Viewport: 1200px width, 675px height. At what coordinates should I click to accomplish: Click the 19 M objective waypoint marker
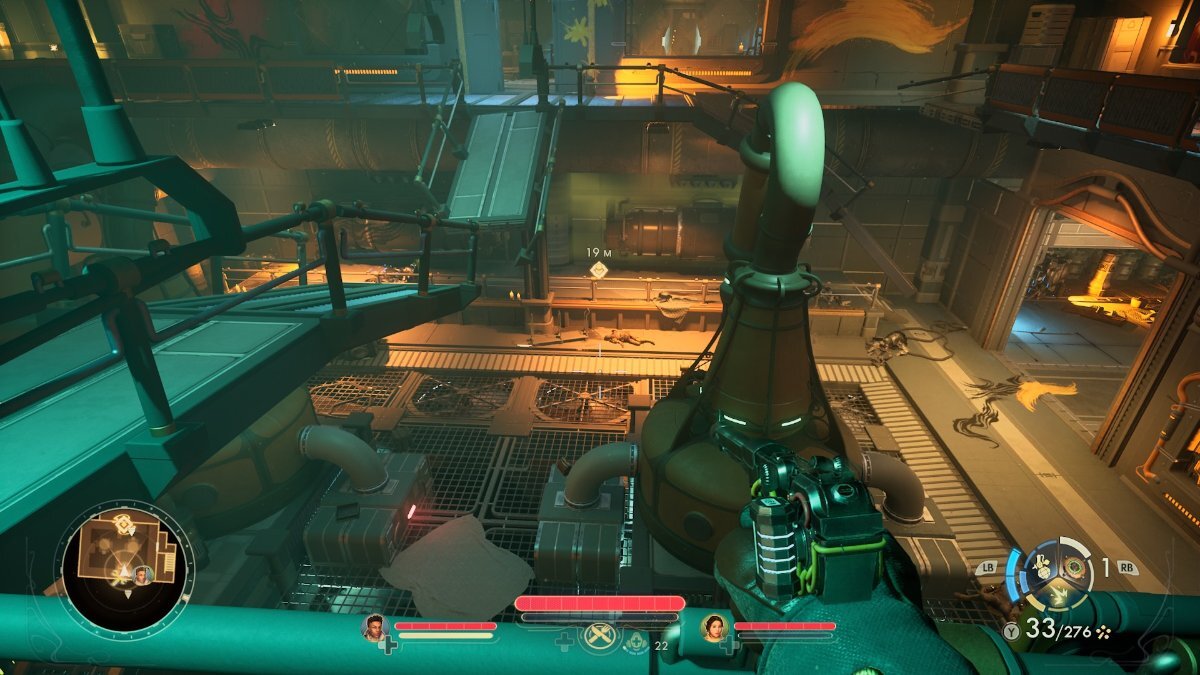(598, 270)
